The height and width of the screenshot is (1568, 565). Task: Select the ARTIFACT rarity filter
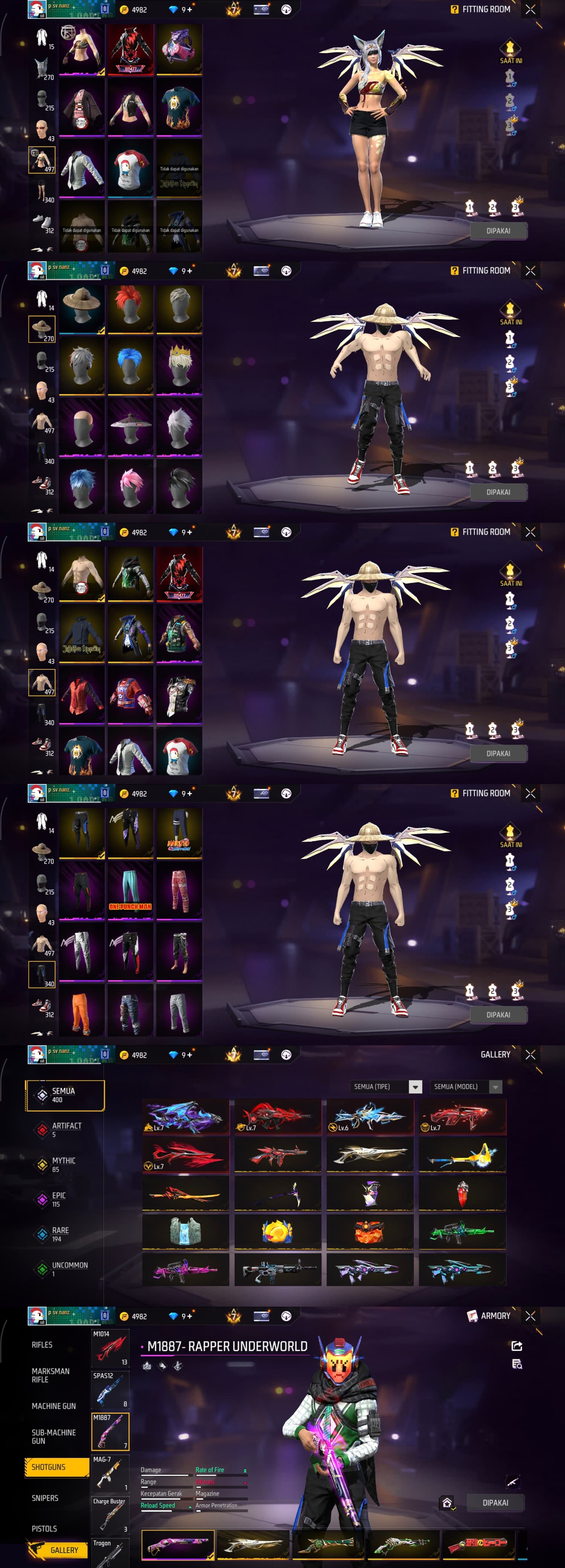click(x=66, y=1130)
